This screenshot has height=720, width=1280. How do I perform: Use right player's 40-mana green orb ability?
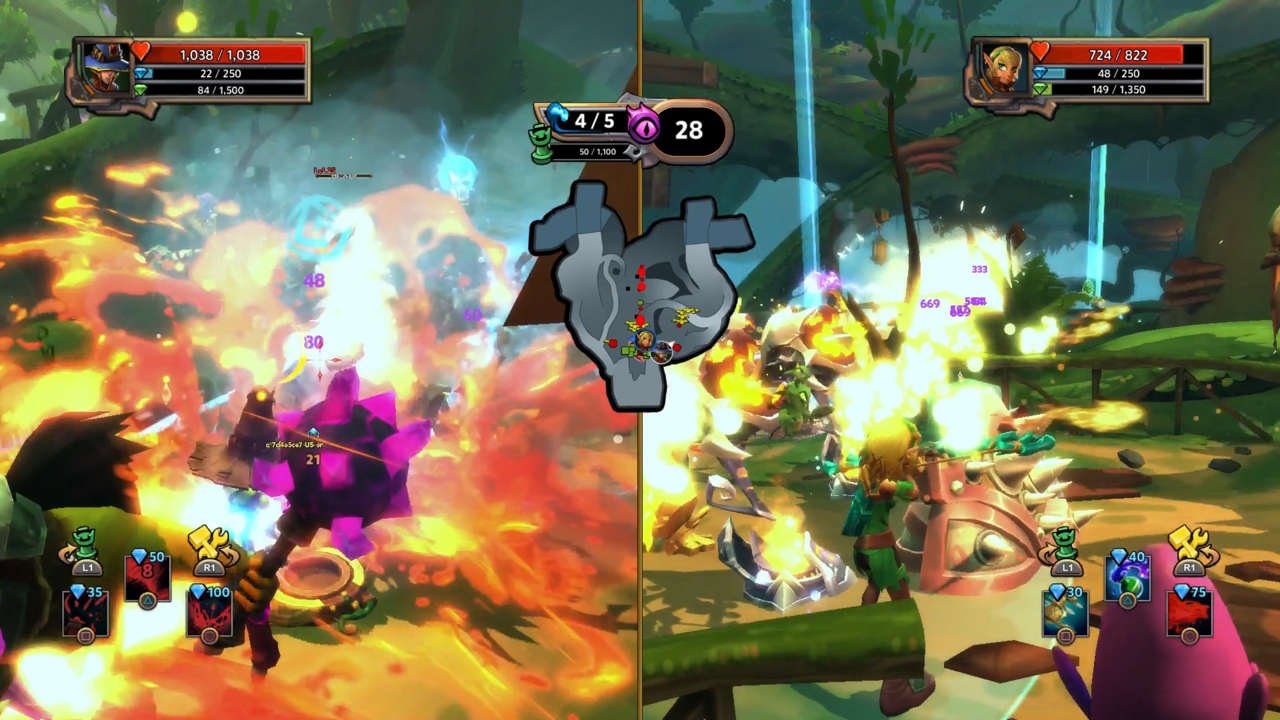coord(1127,579)
